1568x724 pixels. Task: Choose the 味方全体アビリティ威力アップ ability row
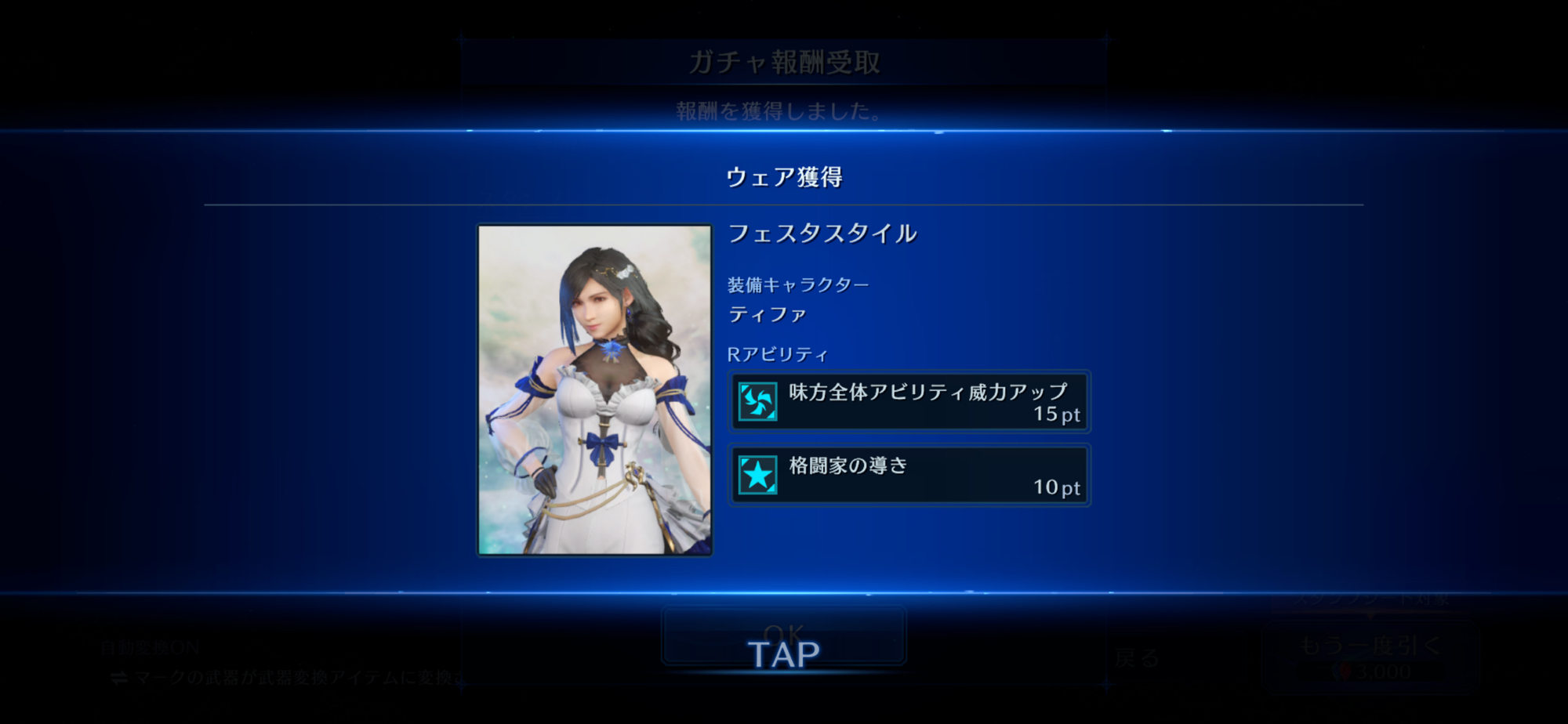coord(909,402)
